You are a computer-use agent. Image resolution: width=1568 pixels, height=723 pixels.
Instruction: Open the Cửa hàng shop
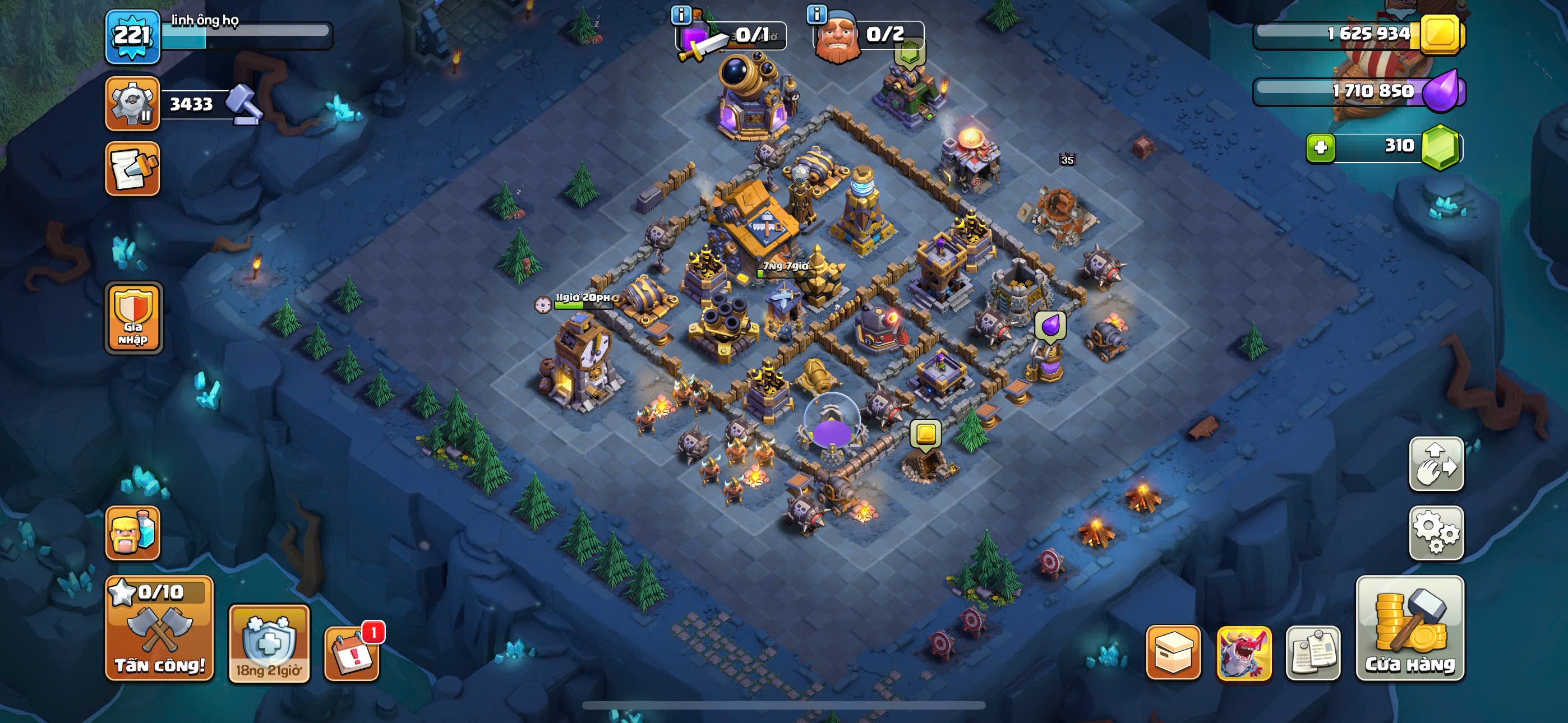pos(1410,629)
